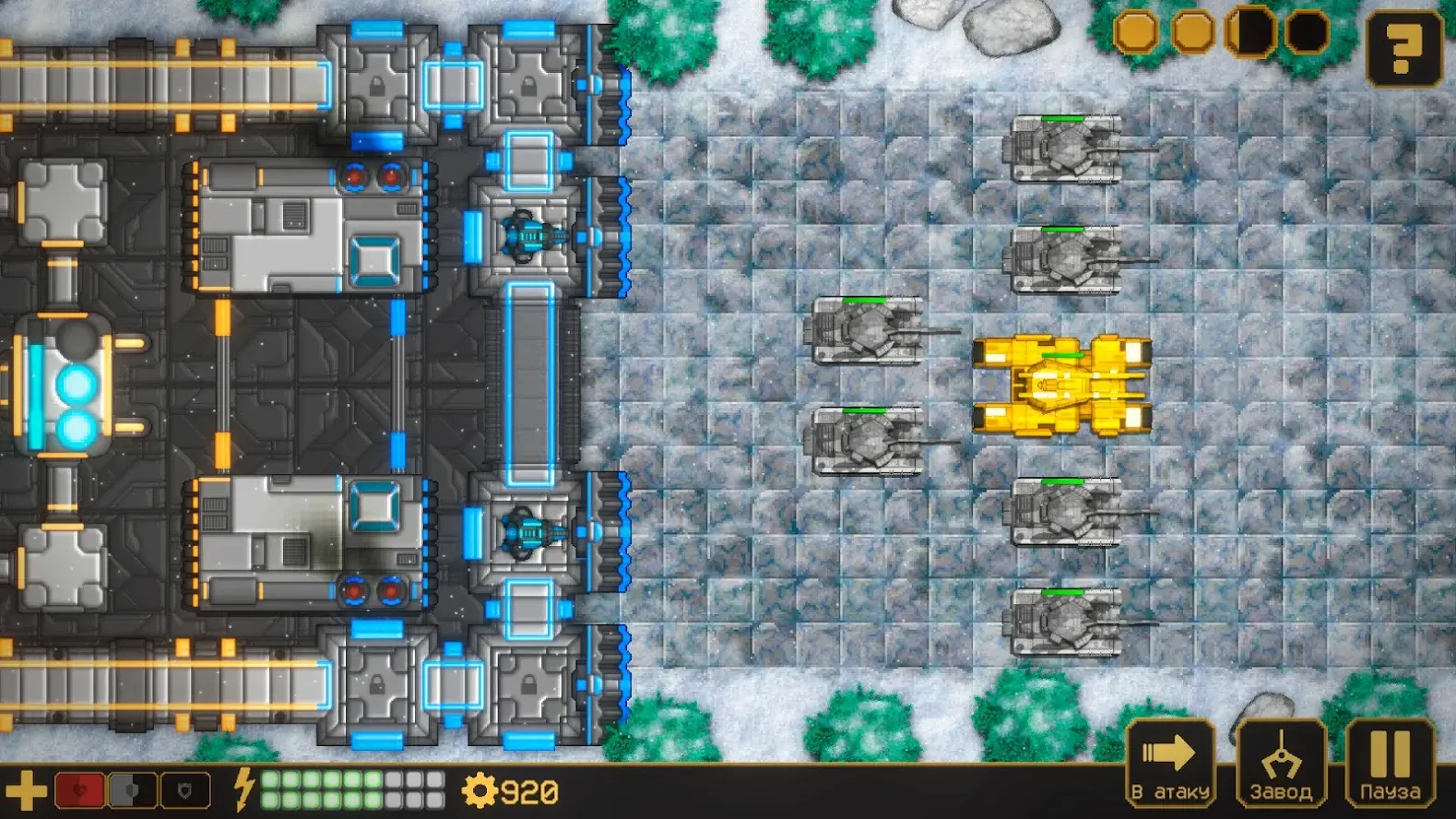Screen dimensions: 1456x819
Task: Pause the game with the Пауза button
Action: pyautogui.click(x=1390, y=764)
